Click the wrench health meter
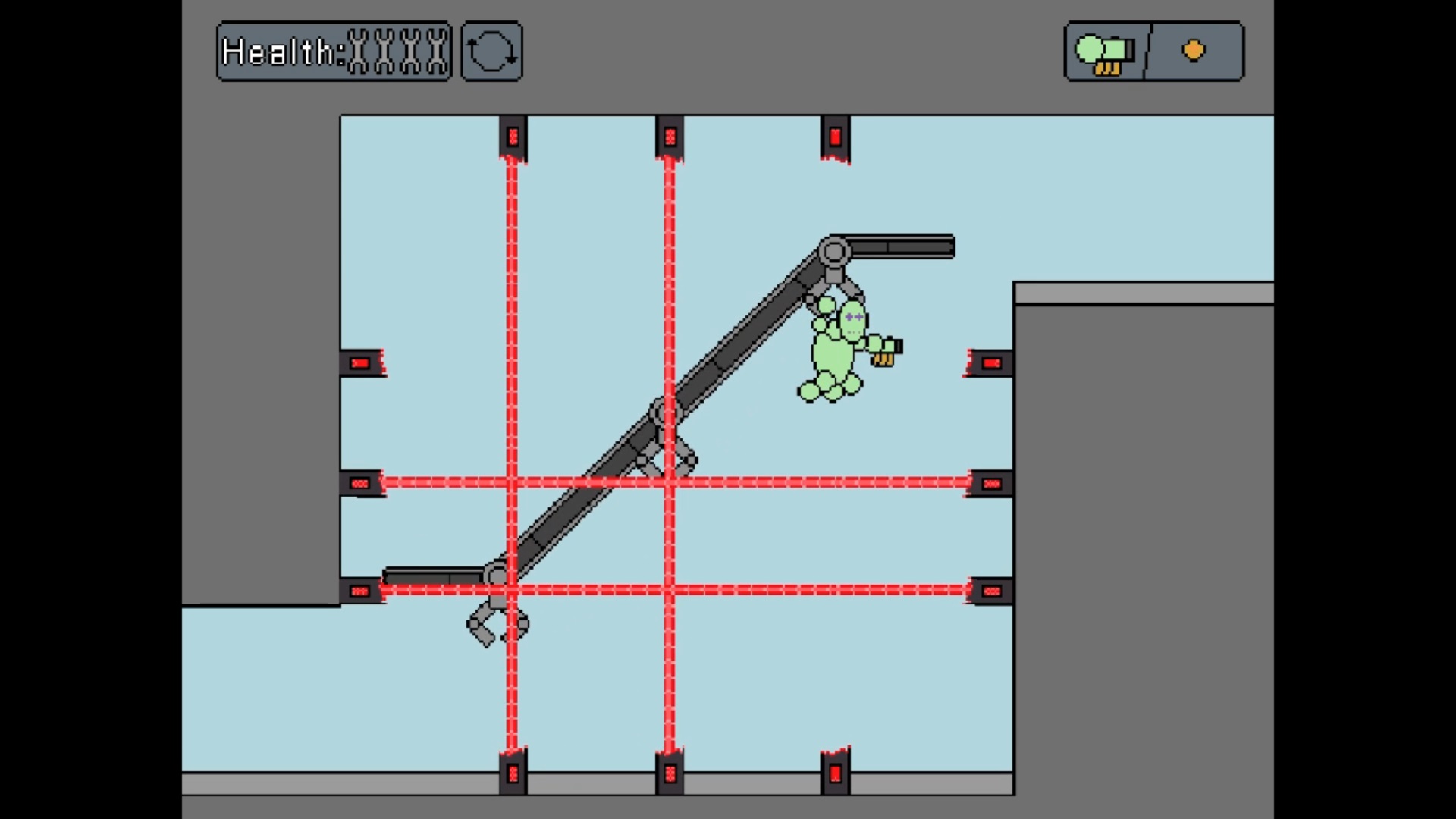1456x819 pixels. click(398, 50)
